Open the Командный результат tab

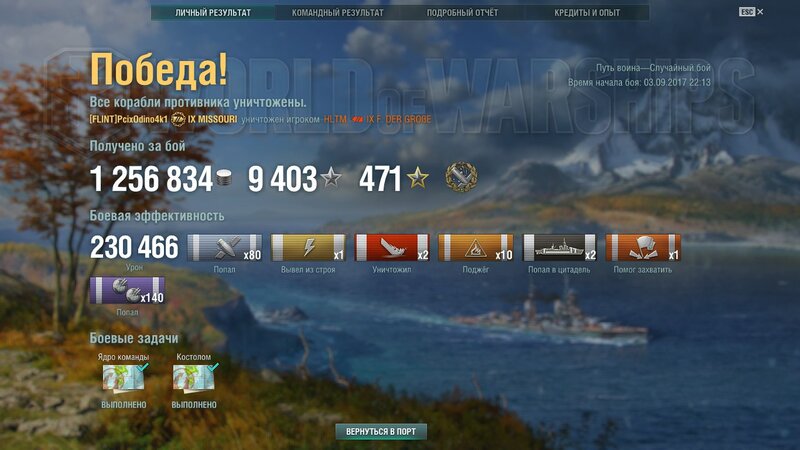pyautogui.click(x=337, y=13)
